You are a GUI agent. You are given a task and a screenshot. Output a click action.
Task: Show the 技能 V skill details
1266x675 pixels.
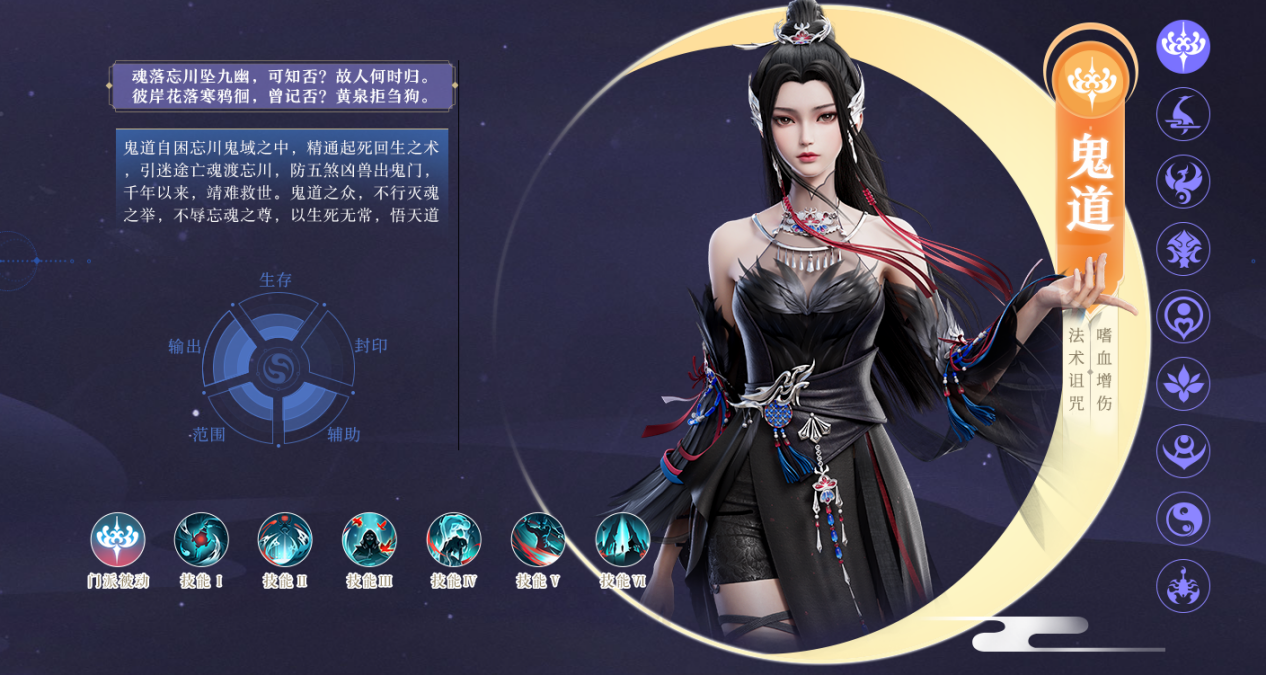pos(538,540)
